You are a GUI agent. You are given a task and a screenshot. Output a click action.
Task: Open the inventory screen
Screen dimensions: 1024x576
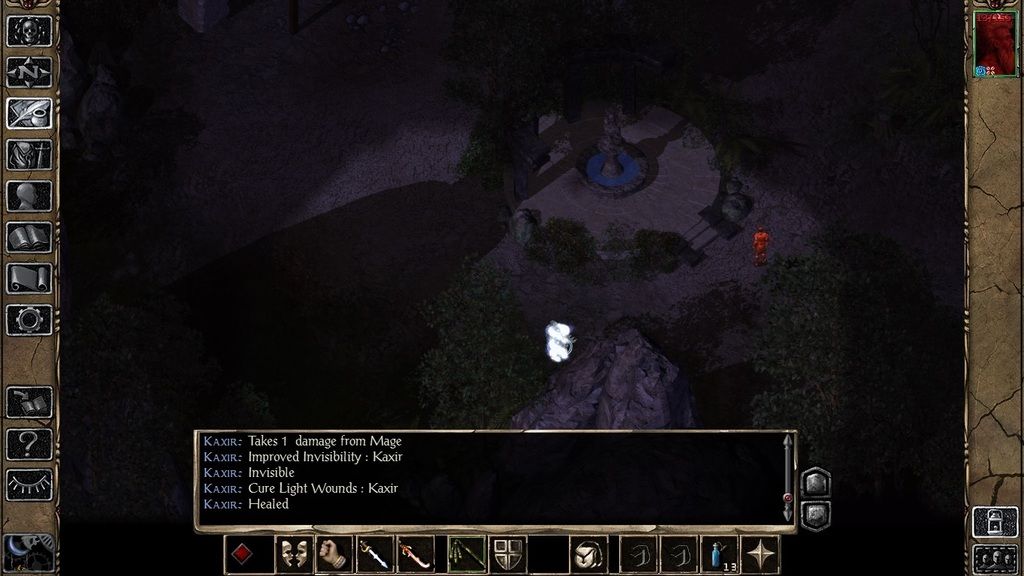point(29,155)
